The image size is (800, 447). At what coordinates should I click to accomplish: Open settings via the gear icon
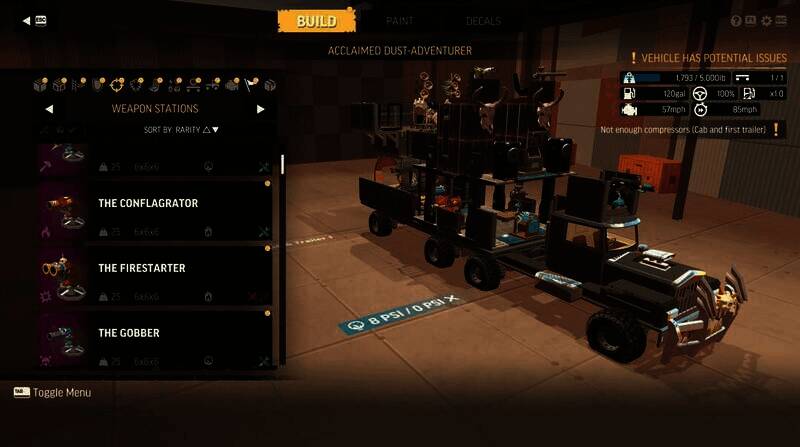point(766,20)
